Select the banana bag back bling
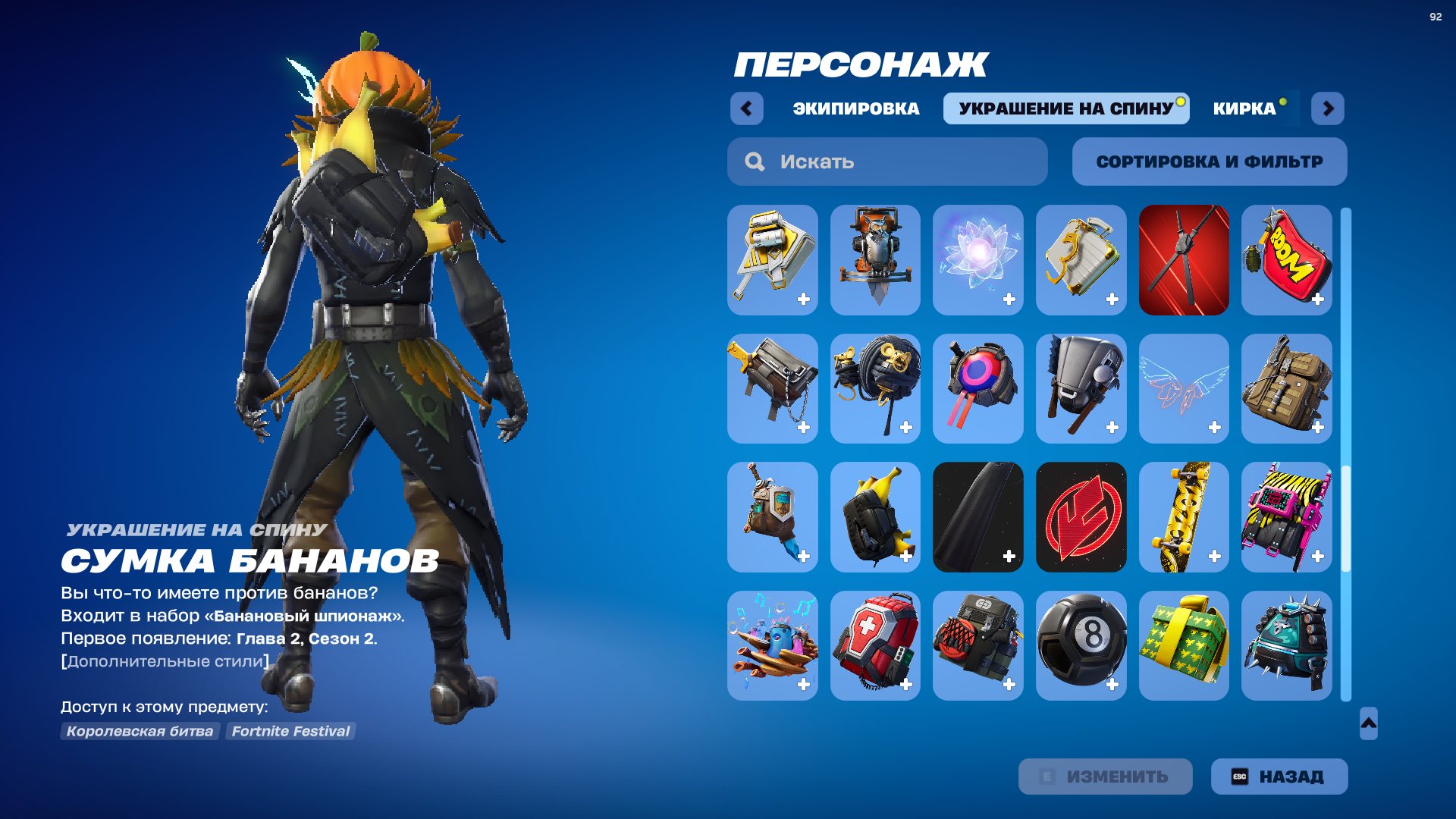This screenshot has width=1456, height=819. [x=876, y=516]
